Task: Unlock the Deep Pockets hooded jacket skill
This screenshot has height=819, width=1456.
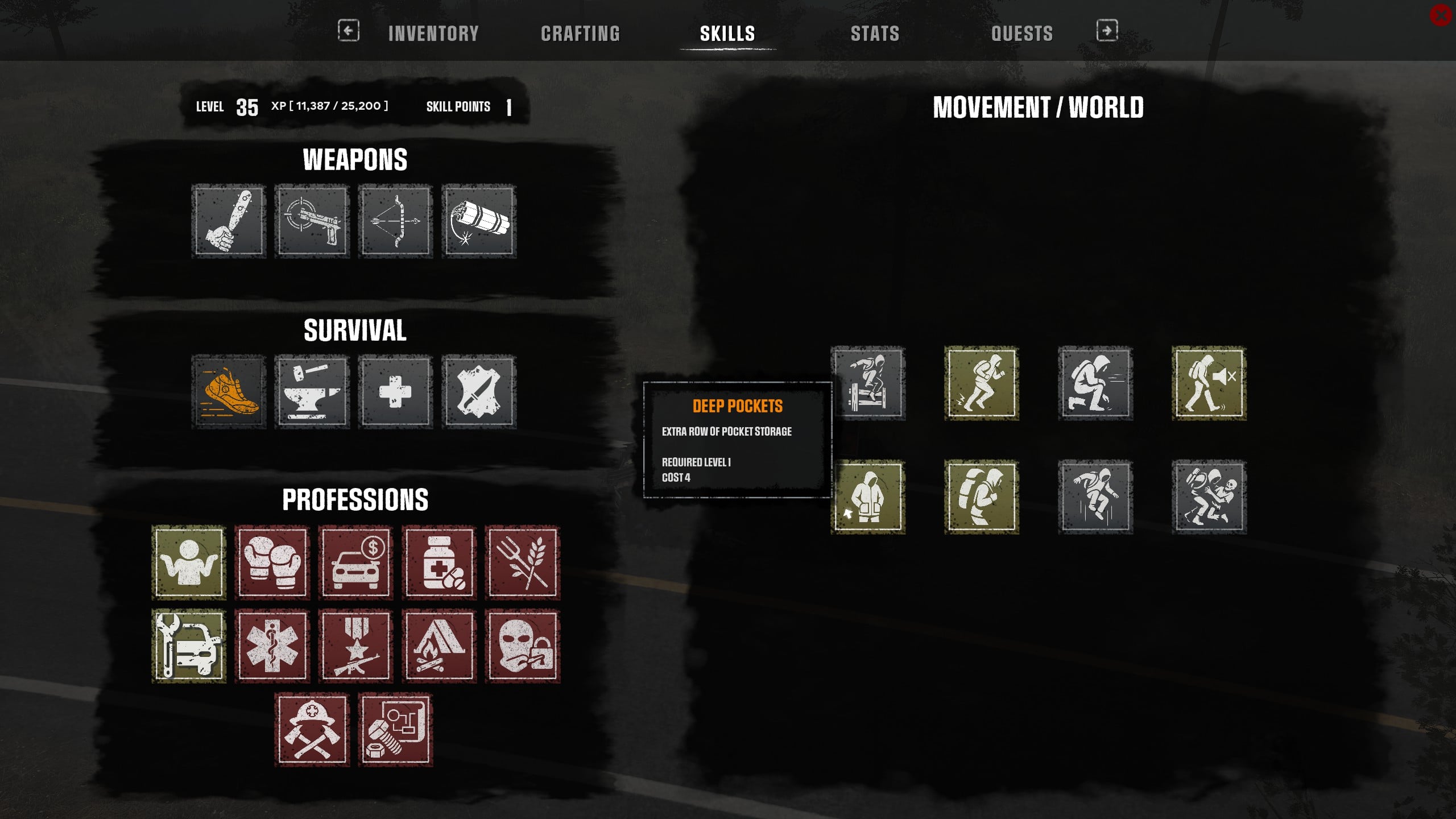Action: tap(868, 497)
